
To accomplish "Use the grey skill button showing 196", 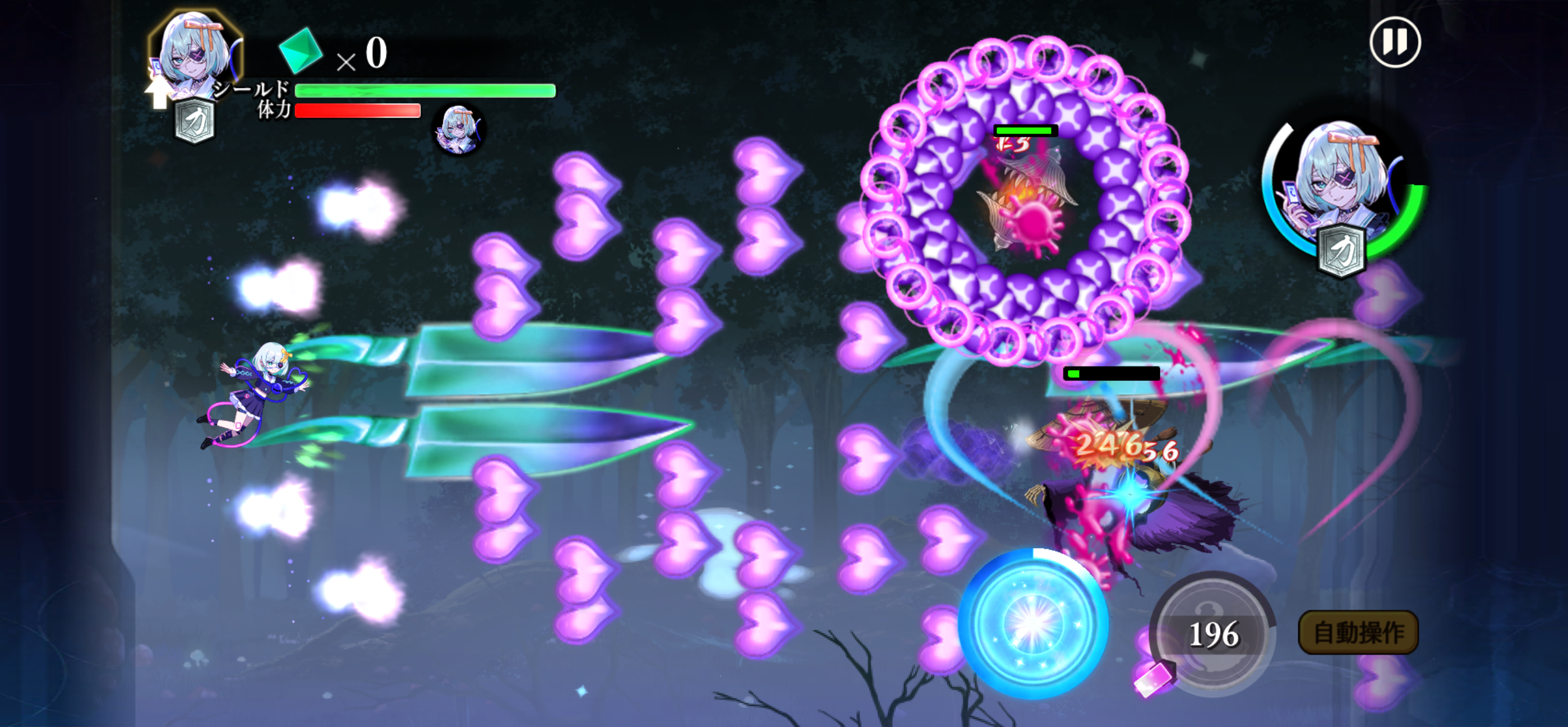I will pos(1212,633).
